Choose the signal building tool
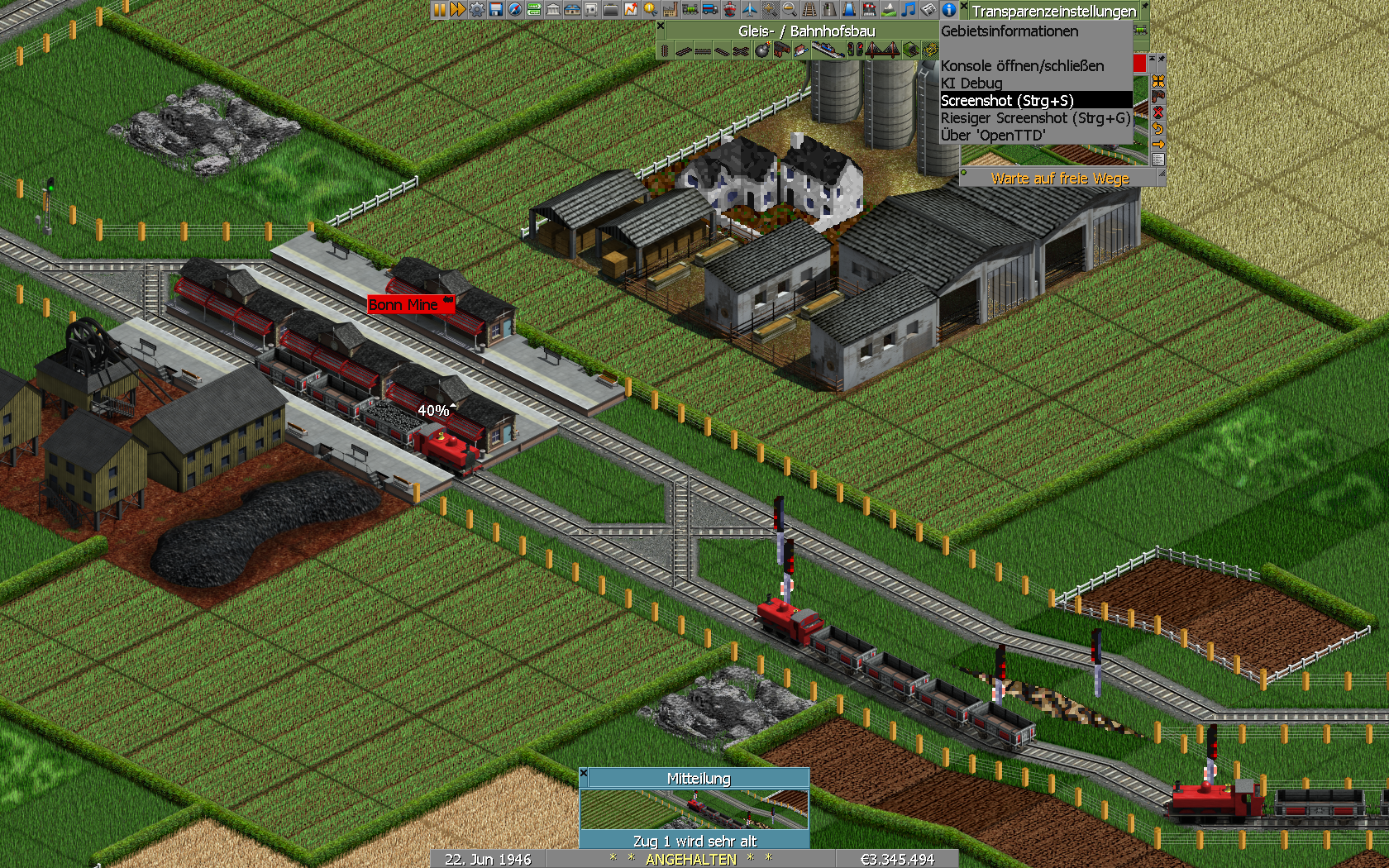 point(855,50)
